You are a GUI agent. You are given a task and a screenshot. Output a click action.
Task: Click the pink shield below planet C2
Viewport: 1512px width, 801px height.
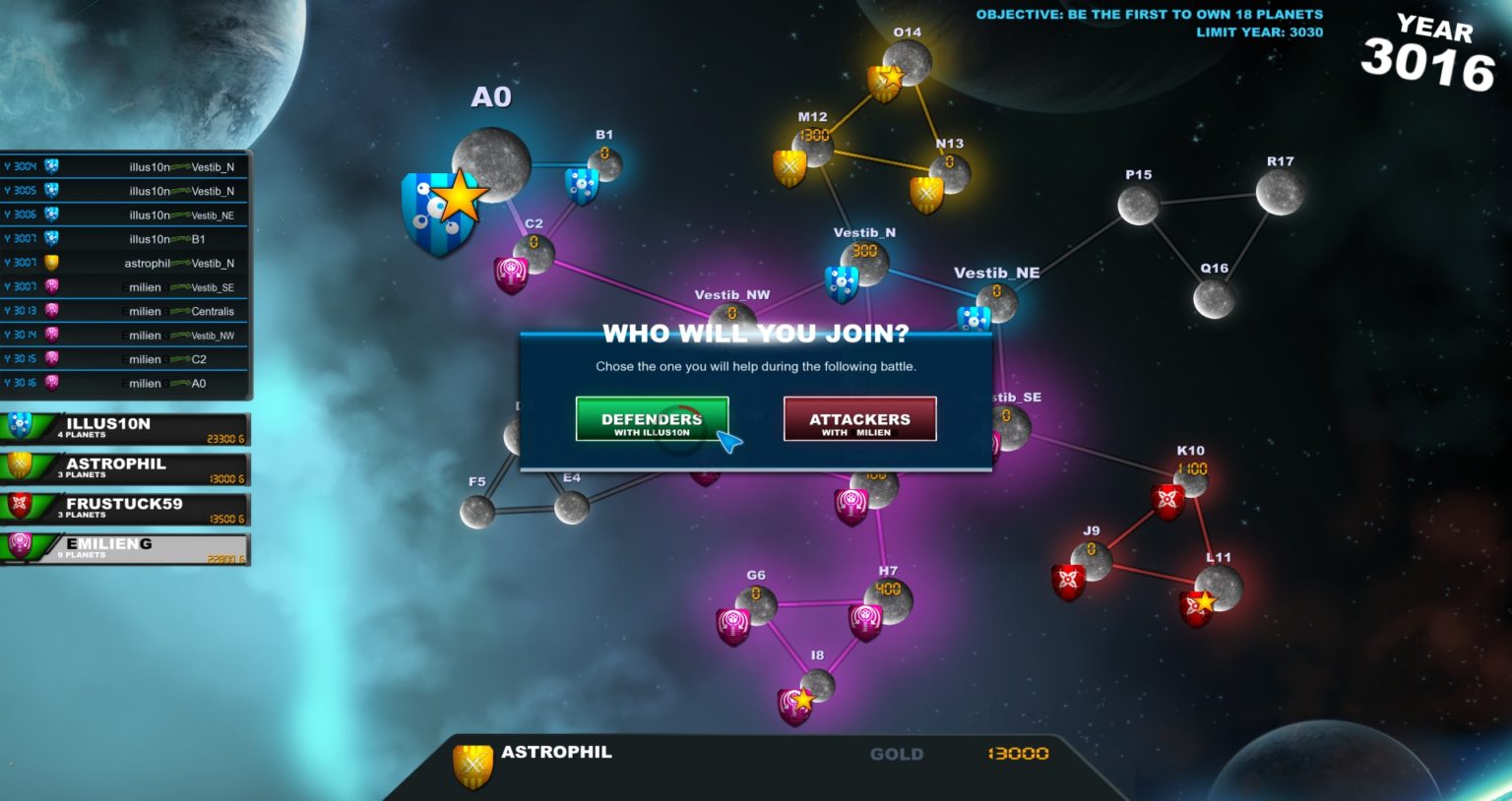click(x=511, y=276)
